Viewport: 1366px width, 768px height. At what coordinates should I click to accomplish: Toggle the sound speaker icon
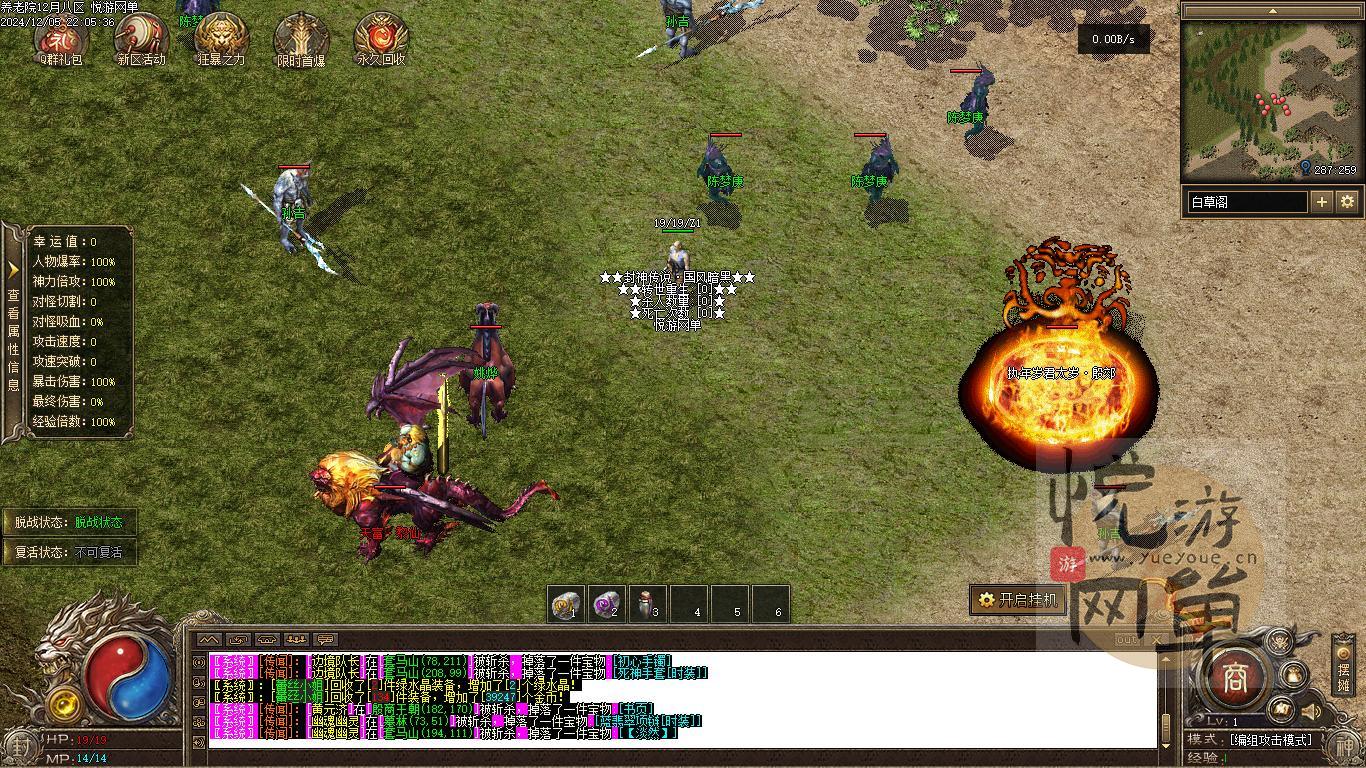pos(1309,711)
